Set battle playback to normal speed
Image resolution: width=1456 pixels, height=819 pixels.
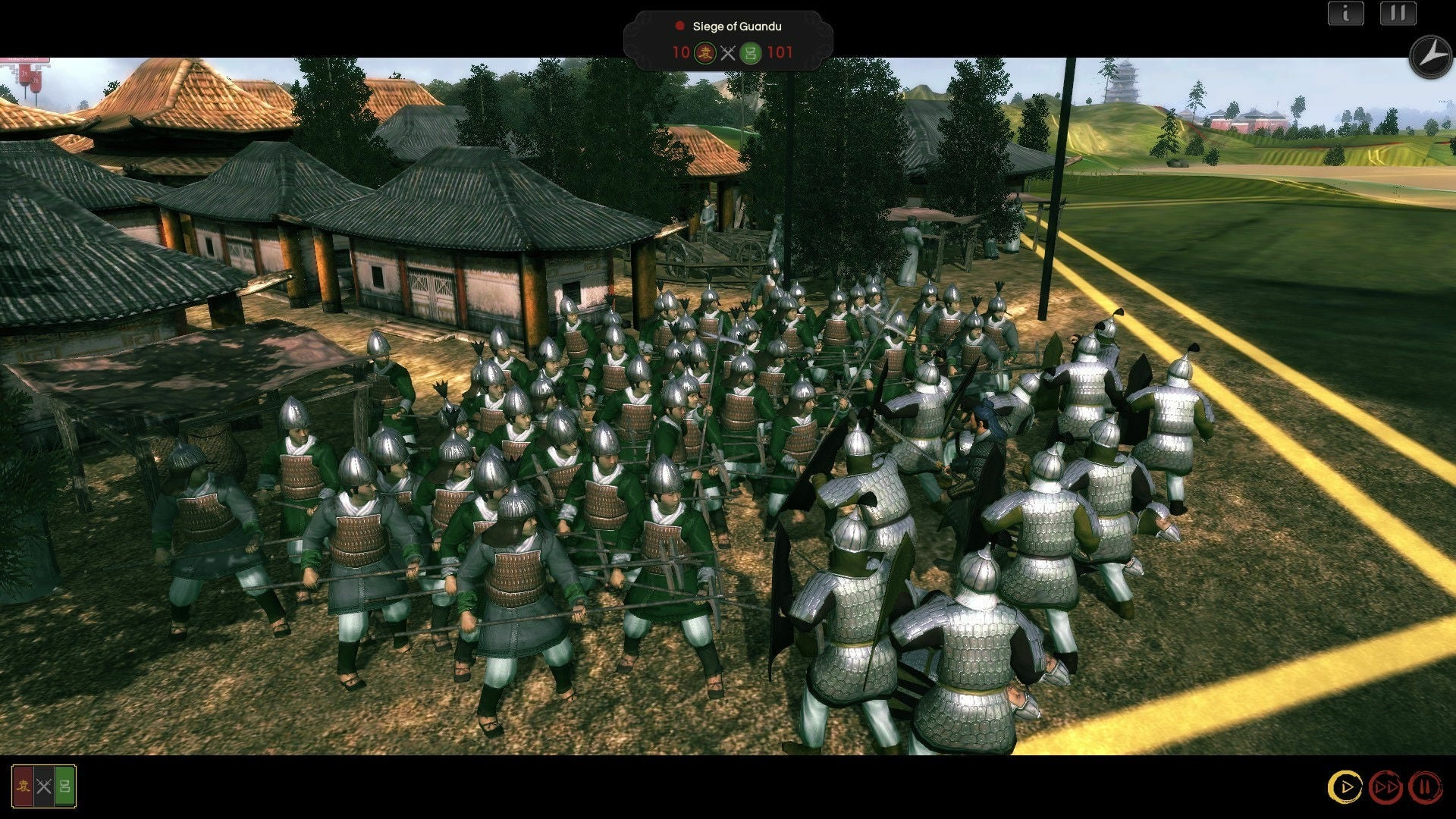(x=1345, y=787)
